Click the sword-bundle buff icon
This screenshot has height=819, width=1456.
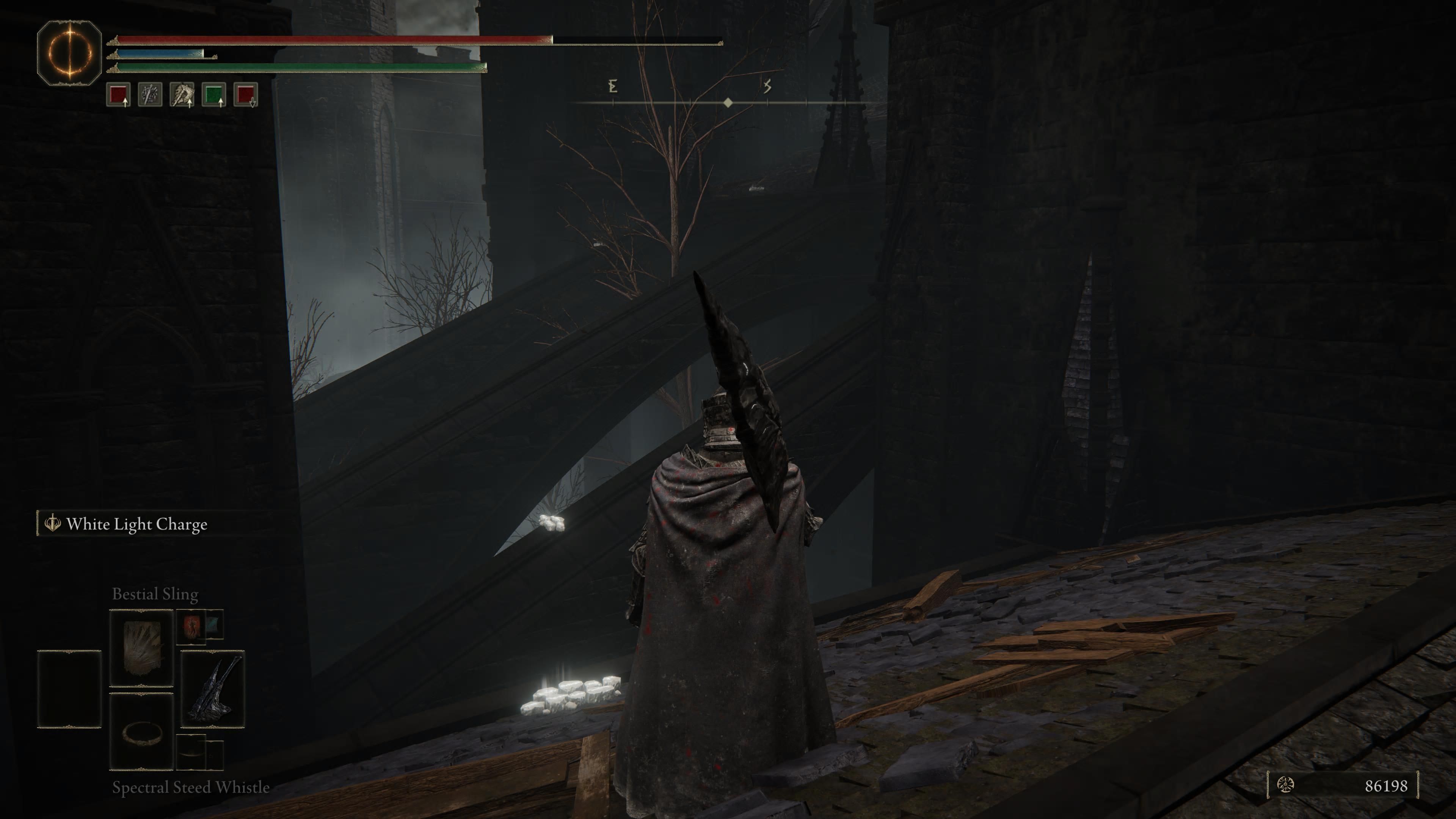click(x=151, y=96)
